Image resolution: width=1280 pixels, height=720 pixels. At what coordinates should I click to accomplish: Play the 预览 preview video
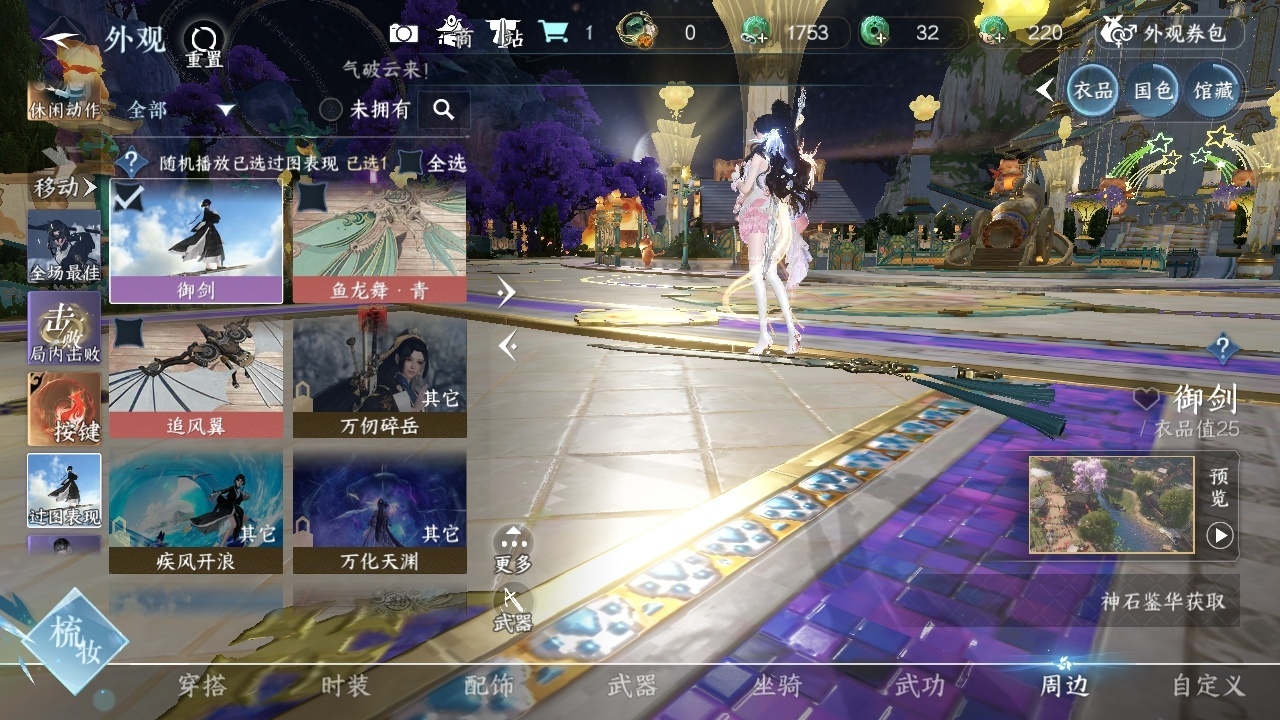1219,536
